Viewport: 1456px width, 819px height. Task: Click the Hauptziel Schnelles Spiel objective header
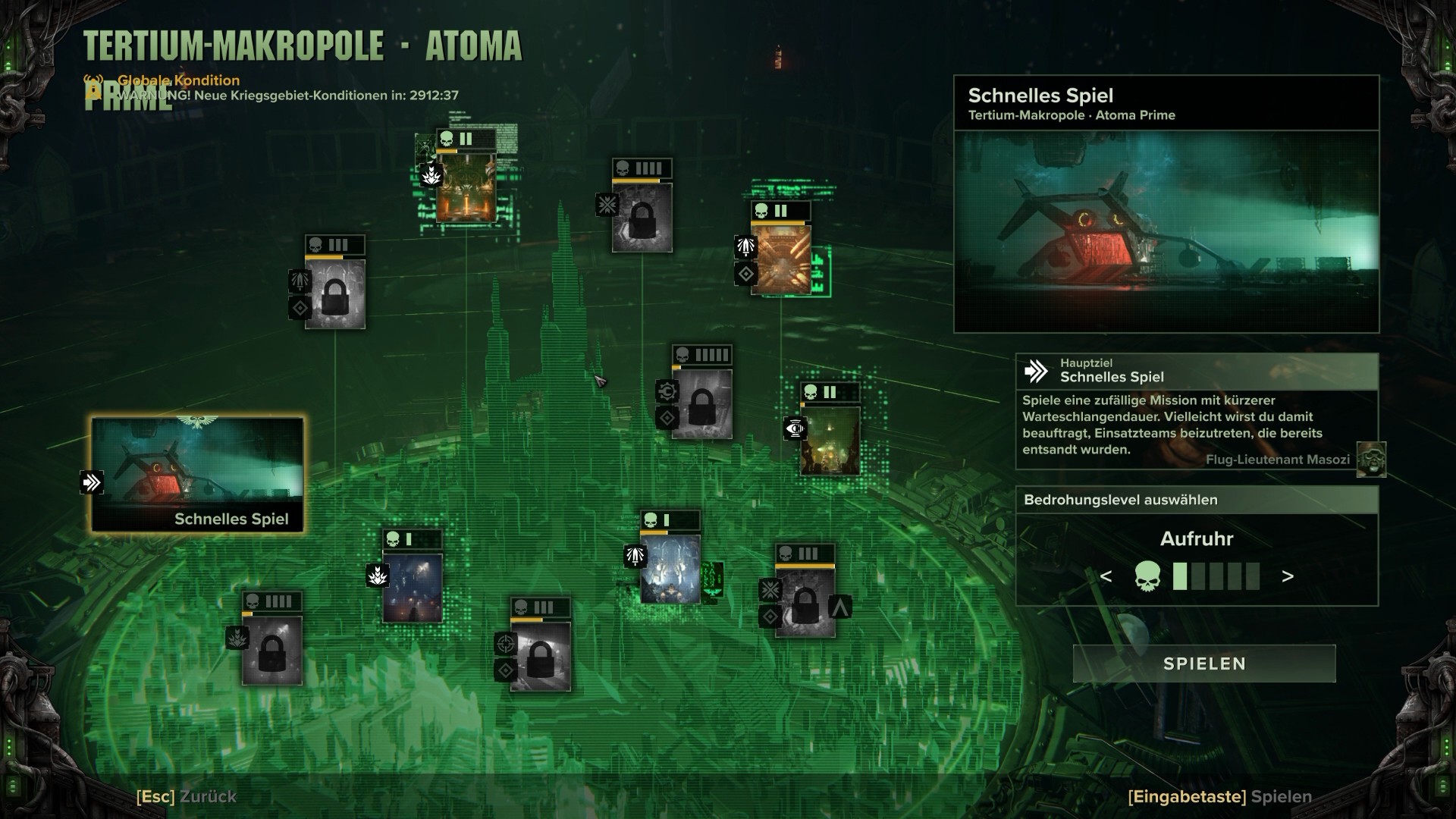[1197, 371]
